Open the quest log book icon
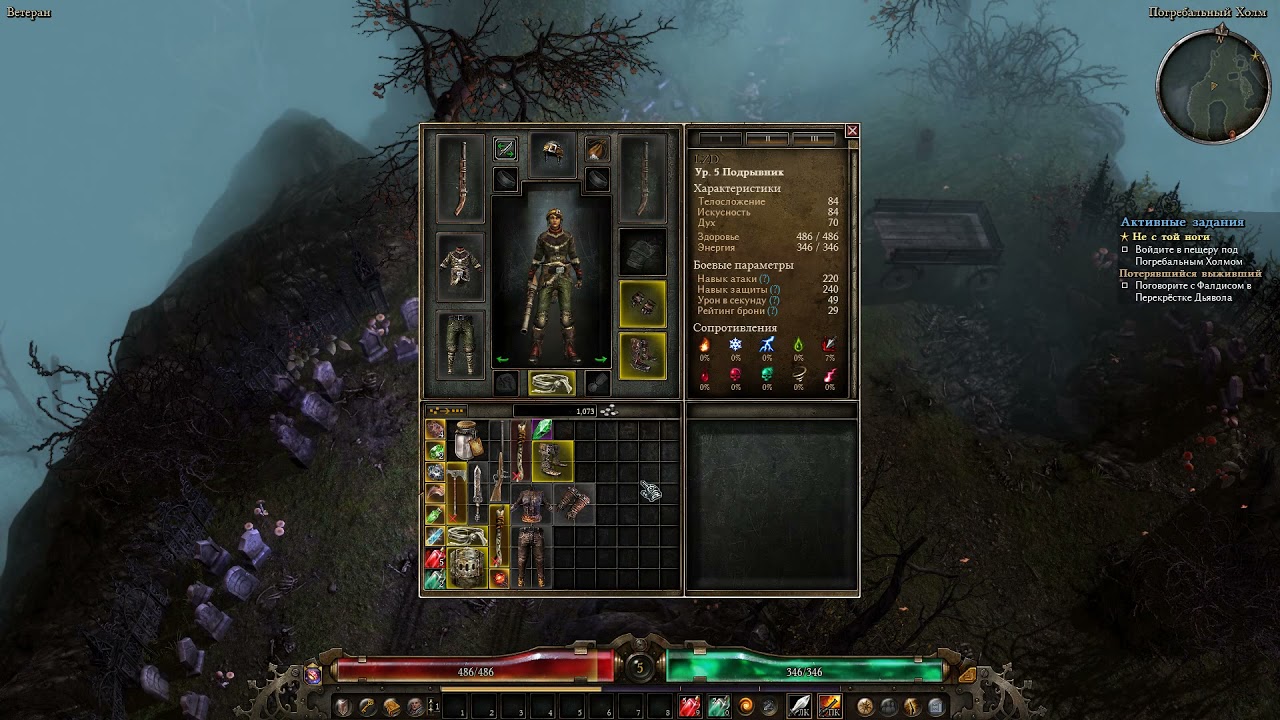The height and width of the screenshot is (720, 1280). pyautogui.click(x=935, y=705)
